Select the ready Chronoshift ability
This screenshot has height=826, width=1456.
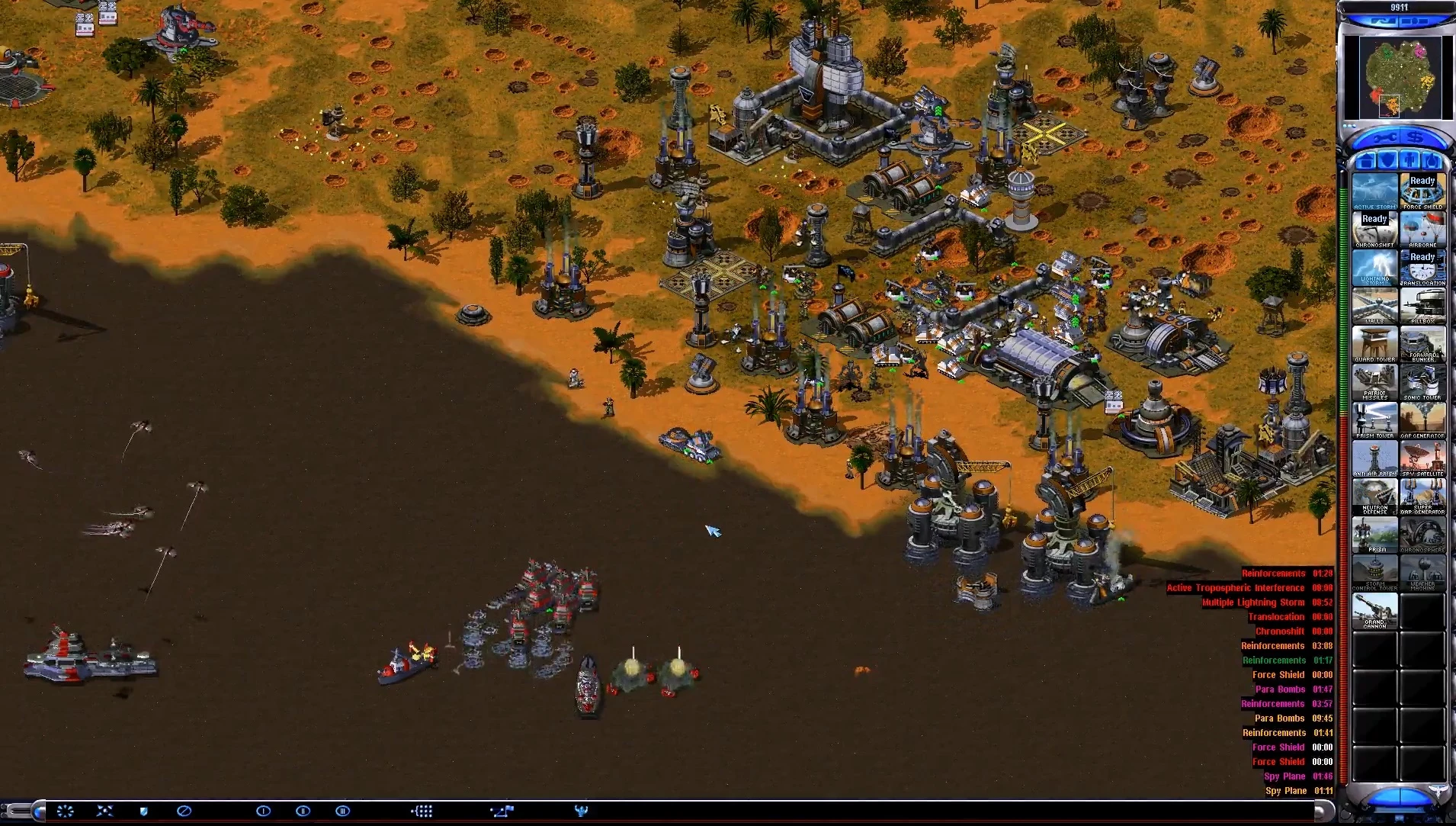pyautogui.click(x=1374, y=229)
